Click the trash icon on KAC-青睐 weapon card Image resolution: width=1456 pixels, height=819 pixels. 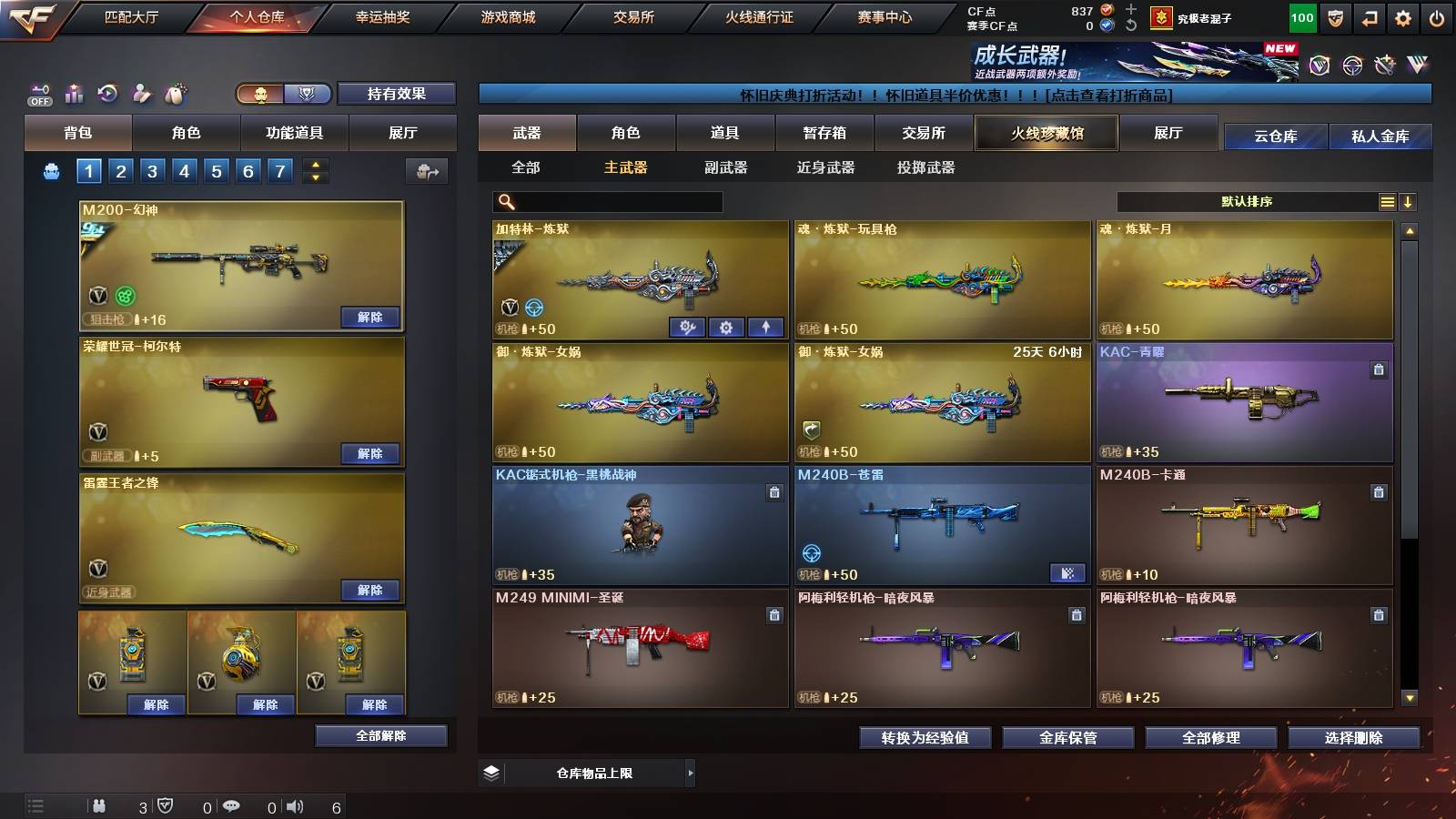click(x=1379, y=368)
